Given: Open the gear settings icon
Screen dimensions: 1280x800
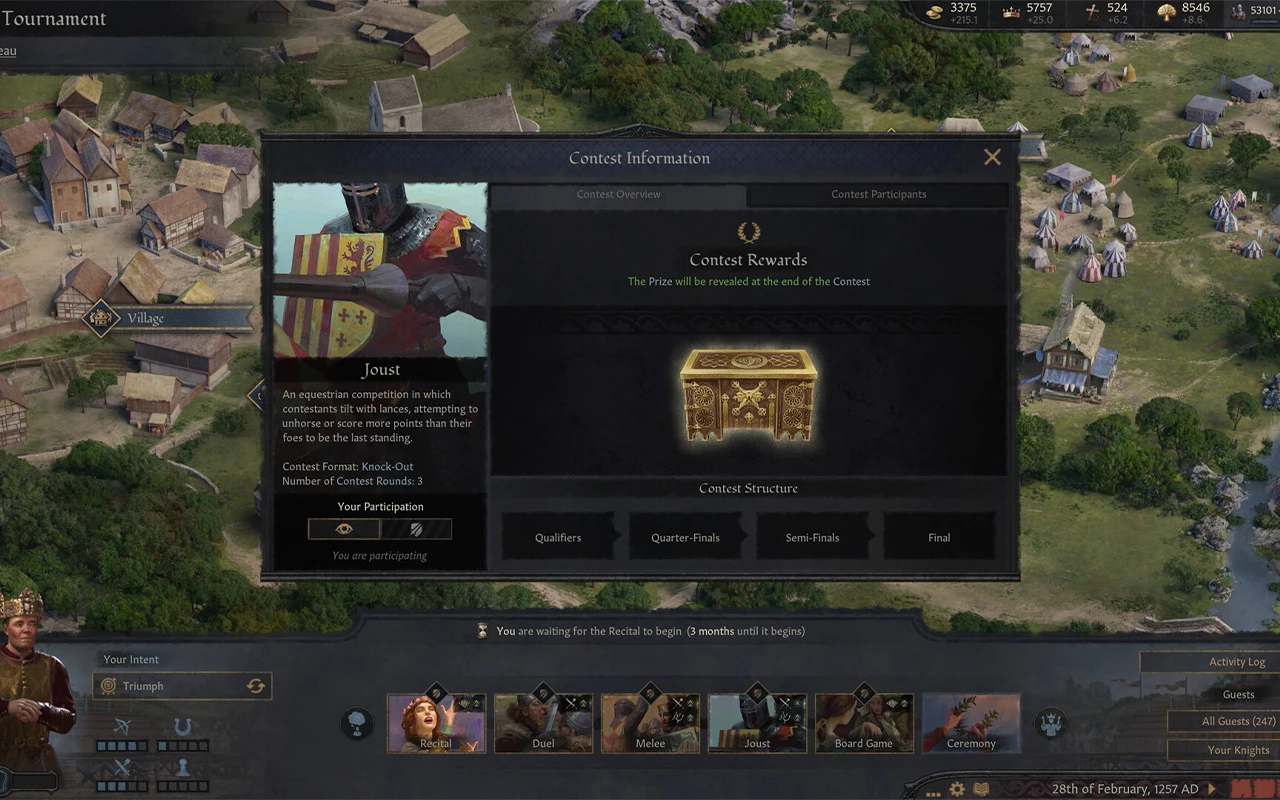Looking at the screenshot, I should click(x=957, y=789).
